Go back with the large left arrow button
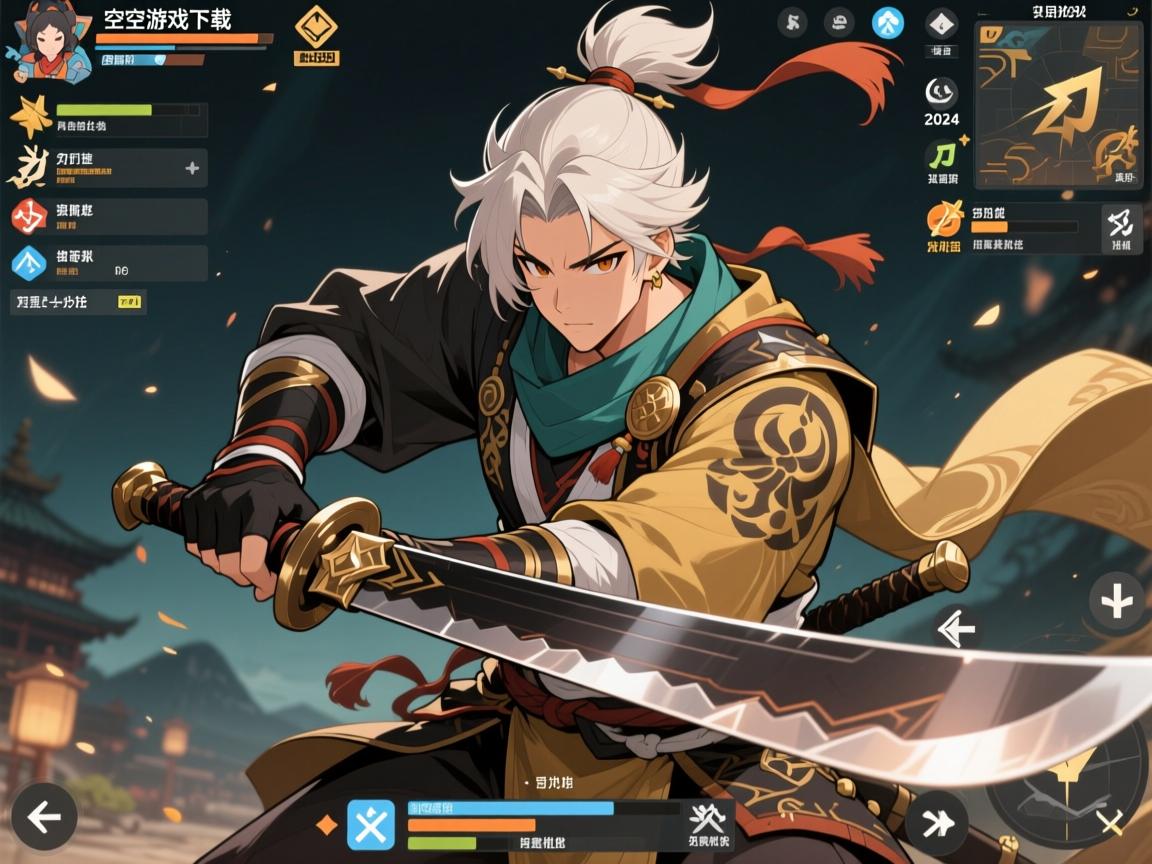Viewport: 1152px width, 864px height. pos(43,817)
